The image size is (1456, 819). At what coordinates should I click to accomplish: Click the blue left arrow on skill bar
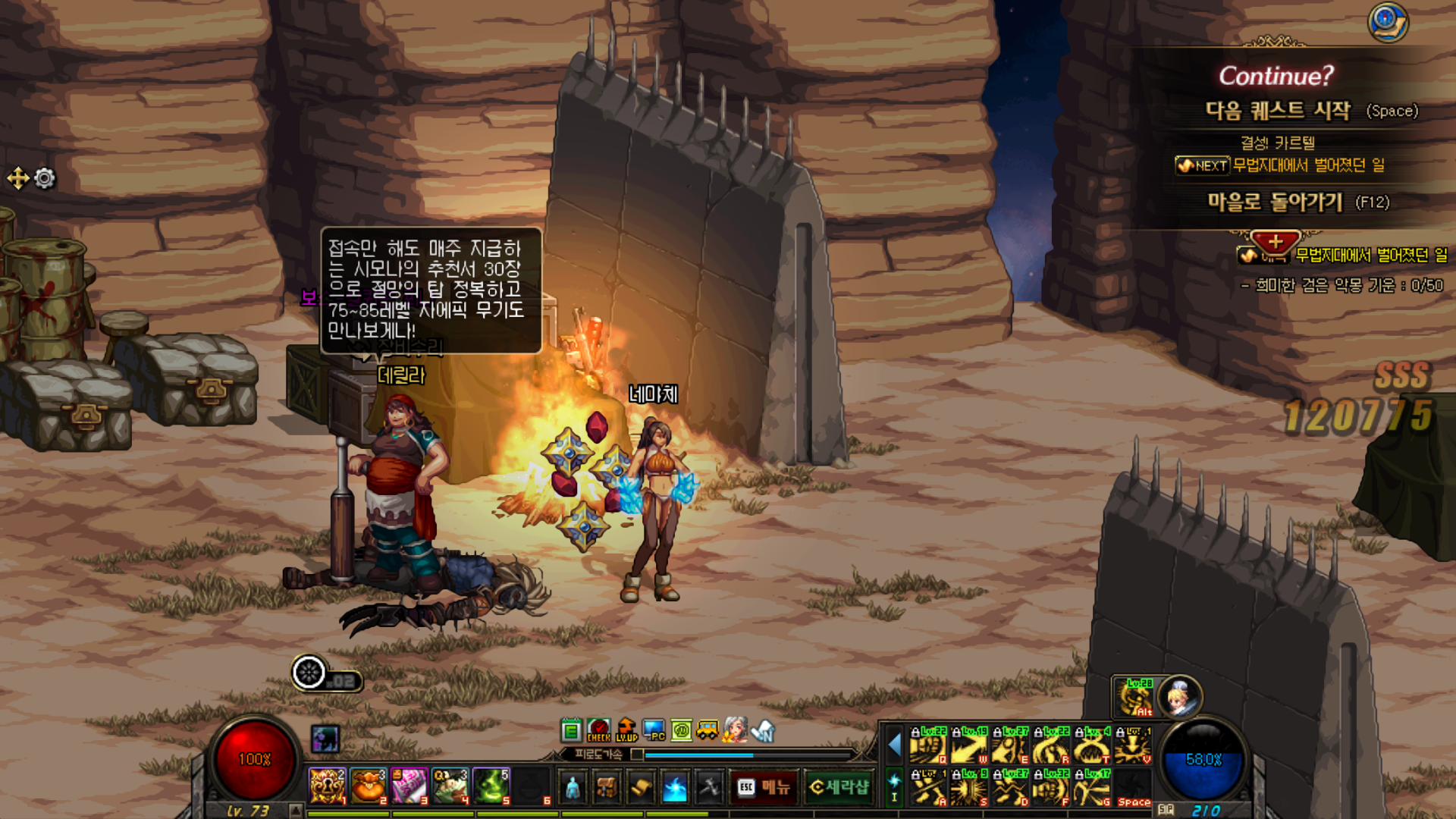(895, 745)
